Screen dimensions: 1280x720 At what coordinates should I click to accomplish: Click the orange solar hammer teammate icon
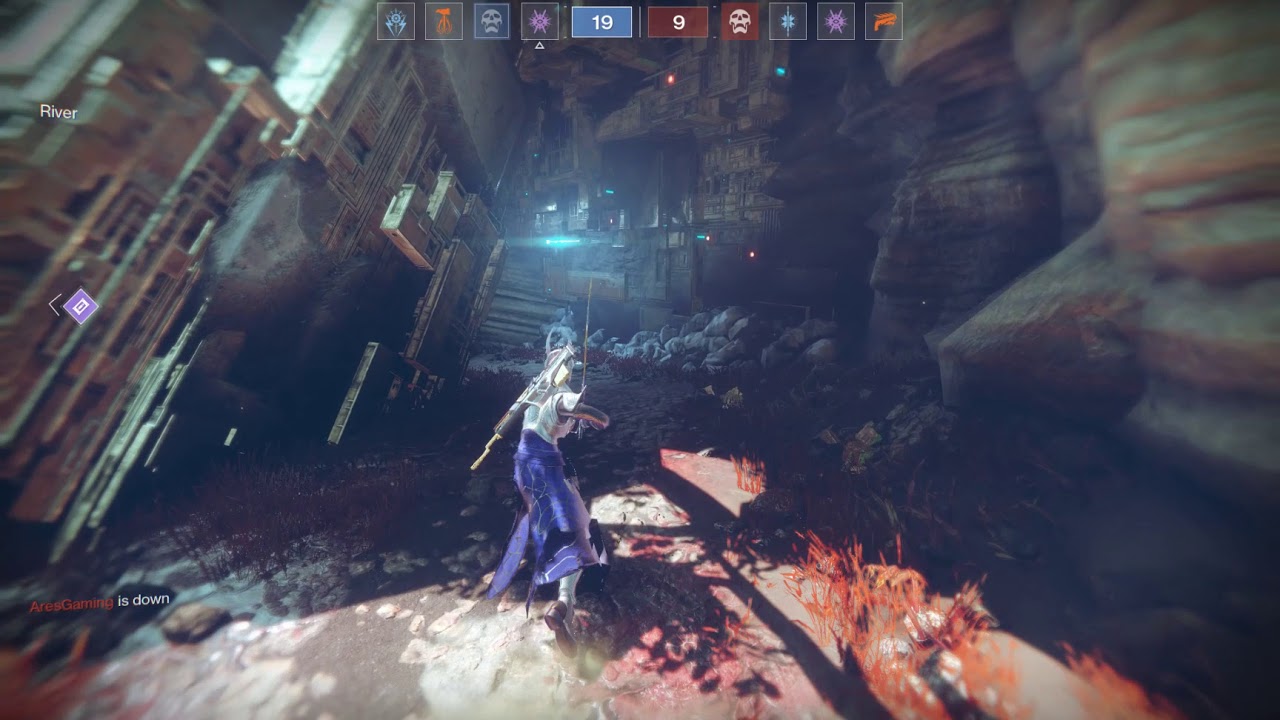click(444, 22)
